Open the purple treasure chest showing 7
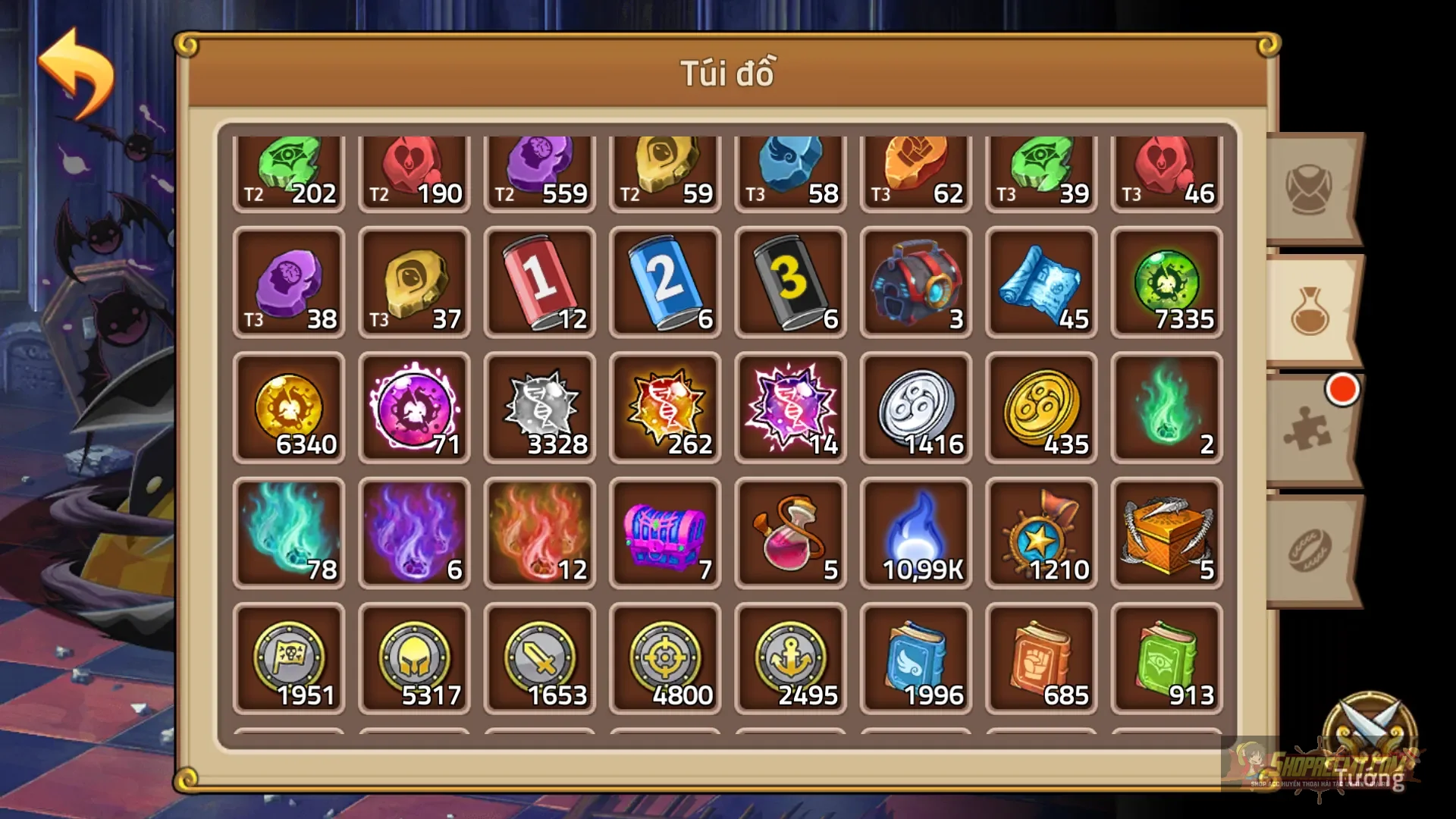The width and height of the screenshot is (1456, 819). [x=665, y=531]
